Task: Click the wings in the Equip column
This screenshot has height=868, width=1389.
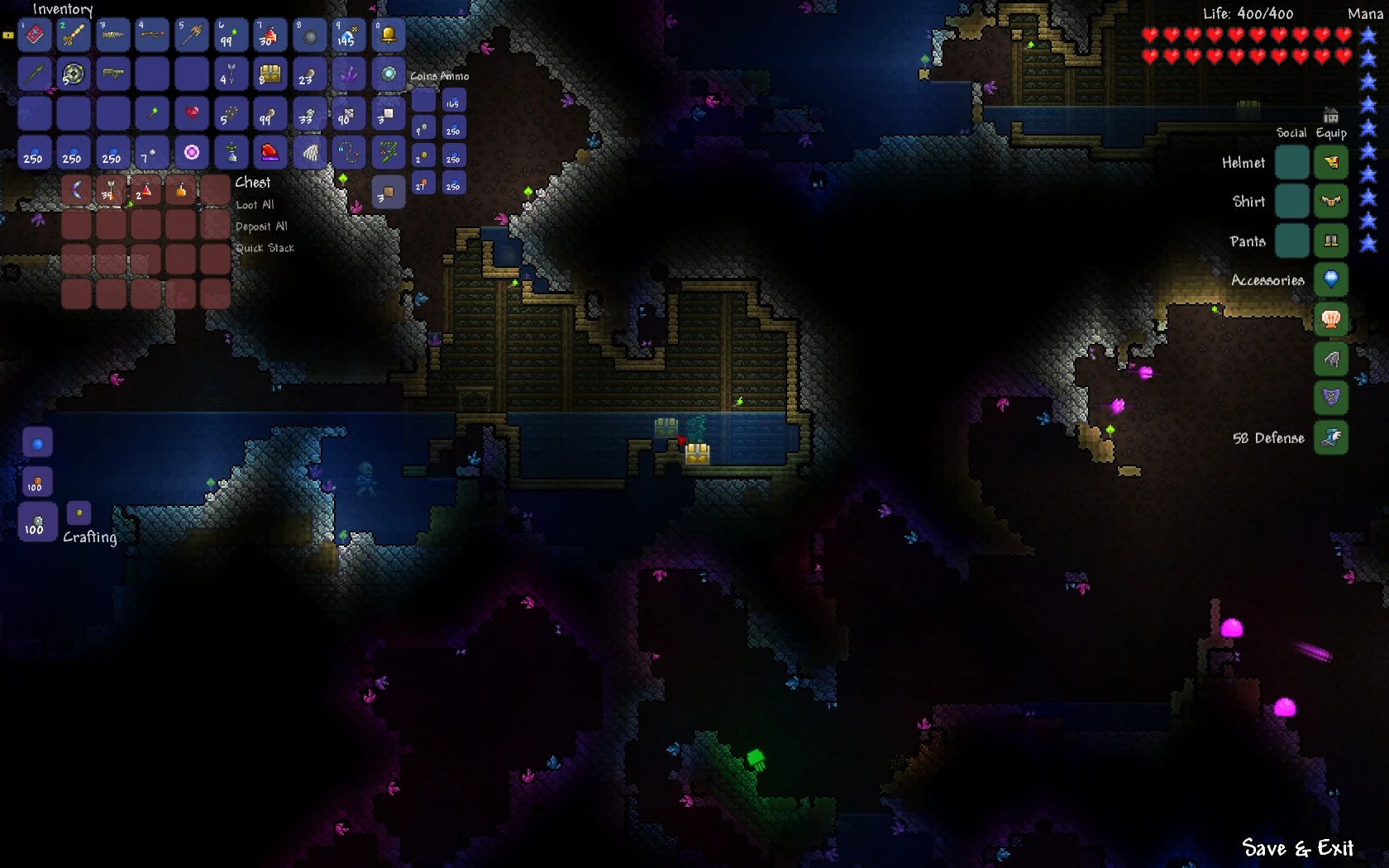Action: pos(1331,359)
